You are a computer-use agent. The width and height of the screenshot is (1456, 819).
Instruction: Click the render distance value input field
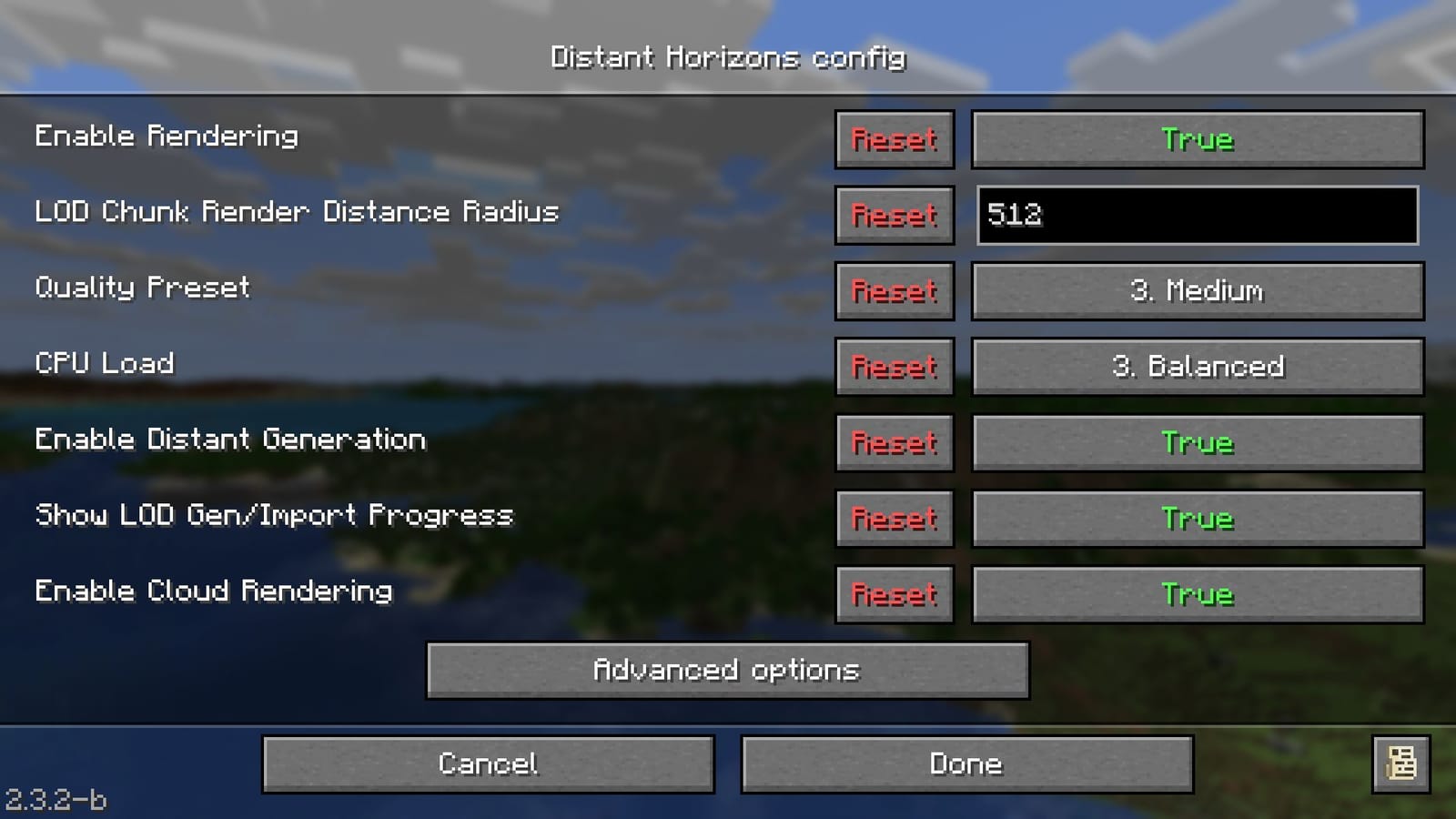tap(1196, 216)
